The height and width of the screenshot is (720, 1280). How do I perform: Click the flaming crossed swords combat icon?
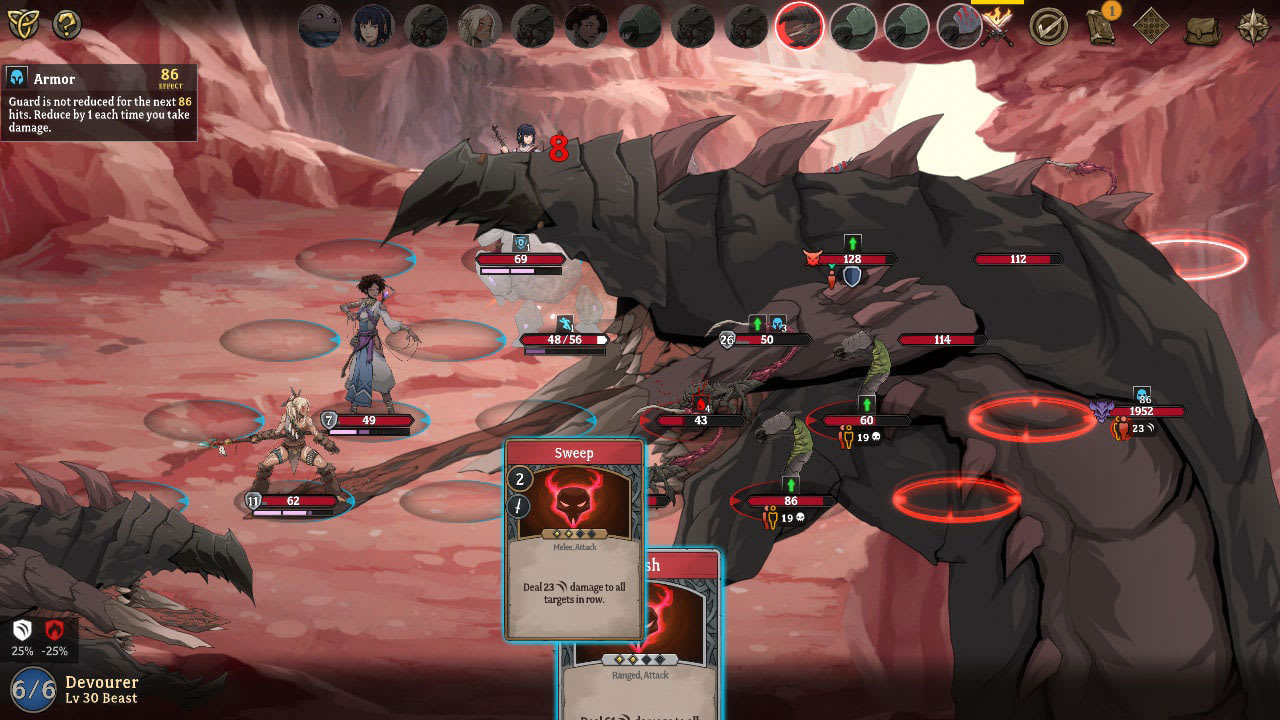click(998, 26)
